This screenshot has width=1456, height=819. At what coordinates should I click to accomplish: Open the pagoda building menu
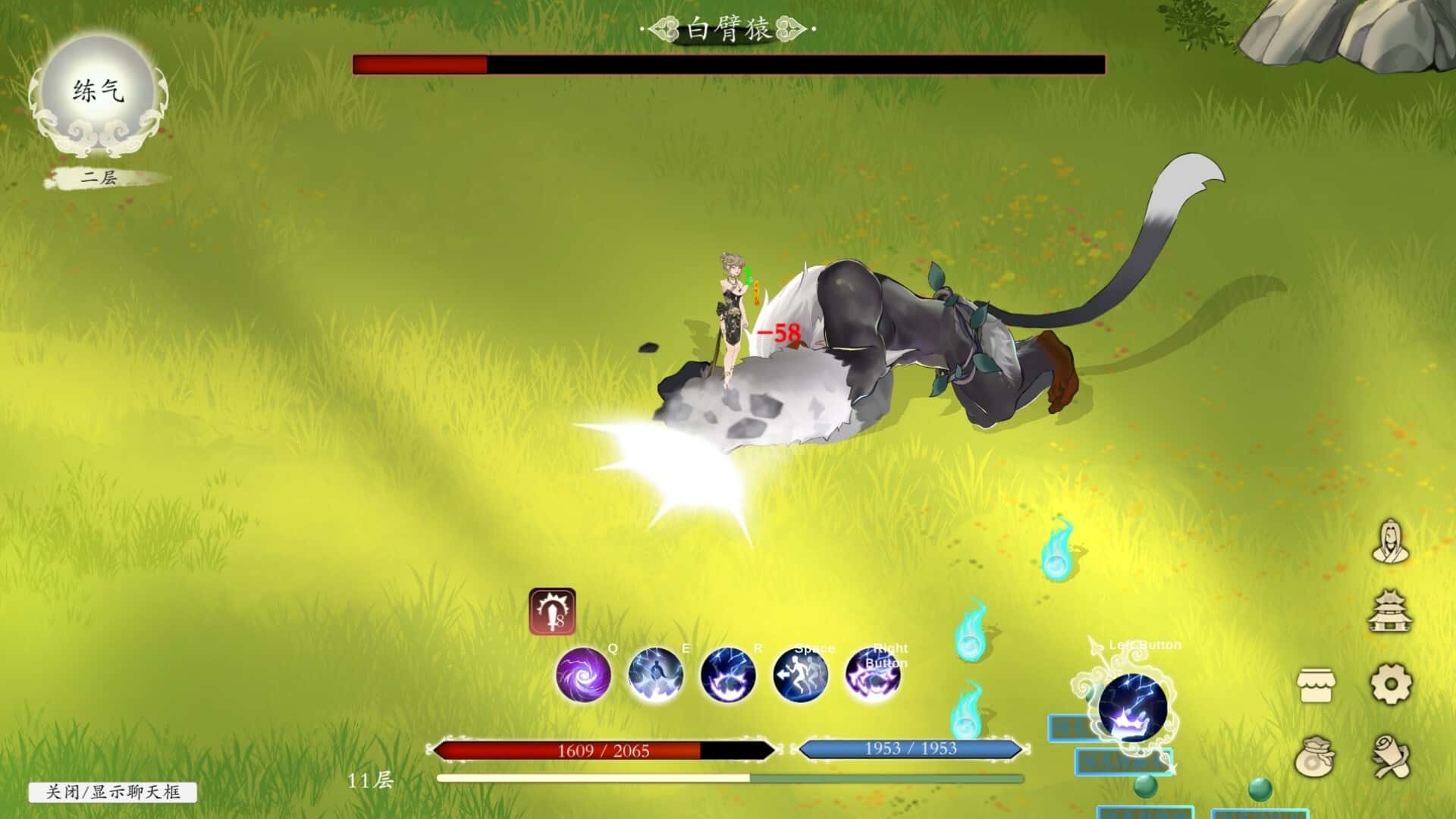click(x=1391, y=613)
